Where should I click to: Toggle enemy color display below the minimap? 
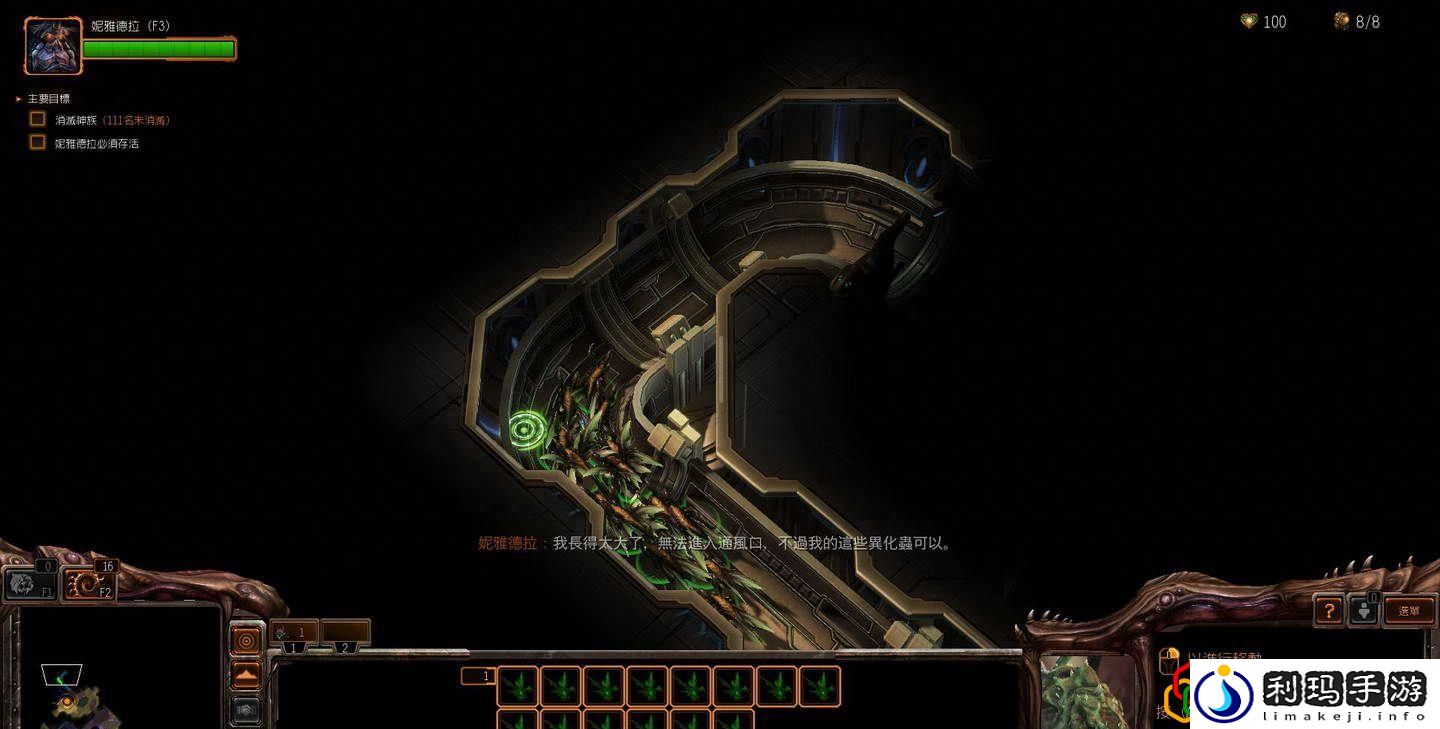(x=246, y=707)
